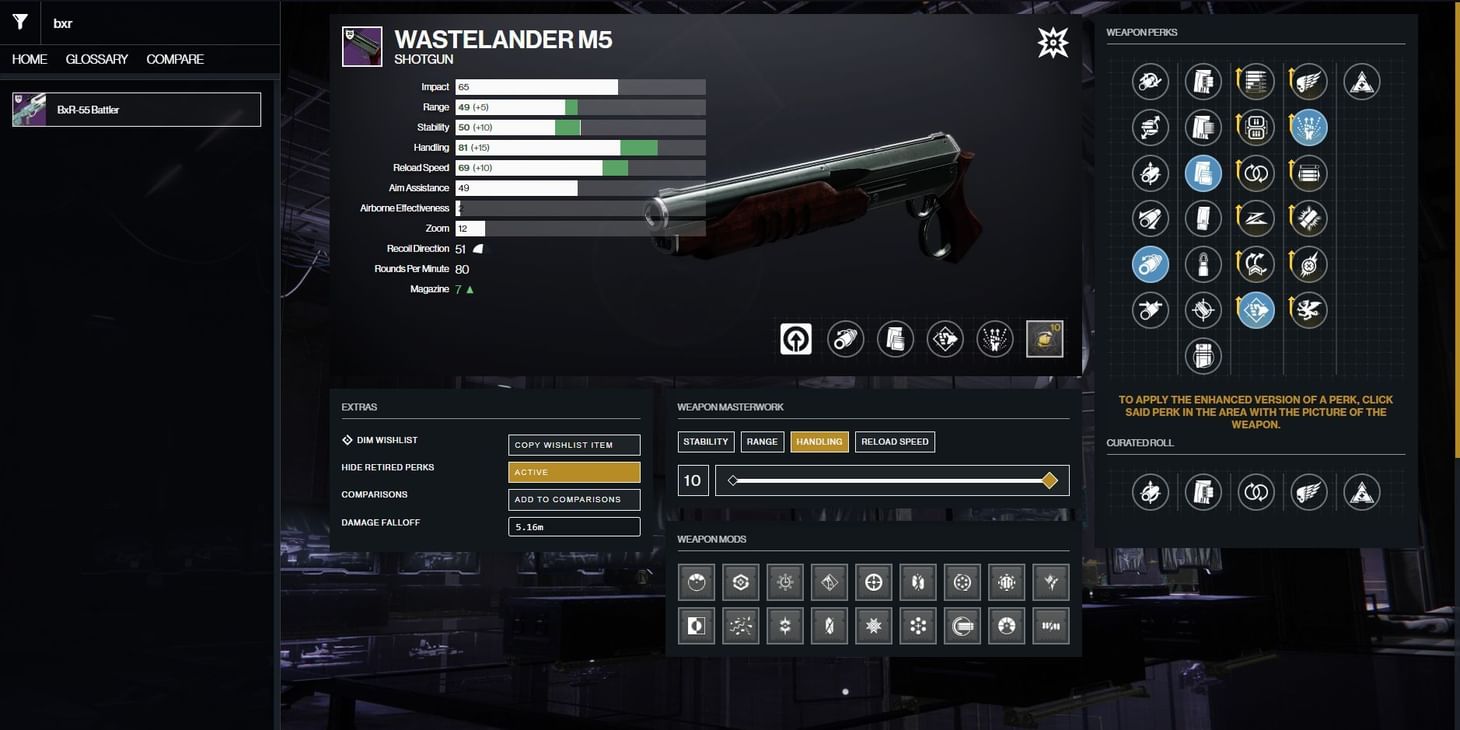This screenshot has height=730, width=1460.
Task: Click Add To Comparisons
Action: (574, 499)
